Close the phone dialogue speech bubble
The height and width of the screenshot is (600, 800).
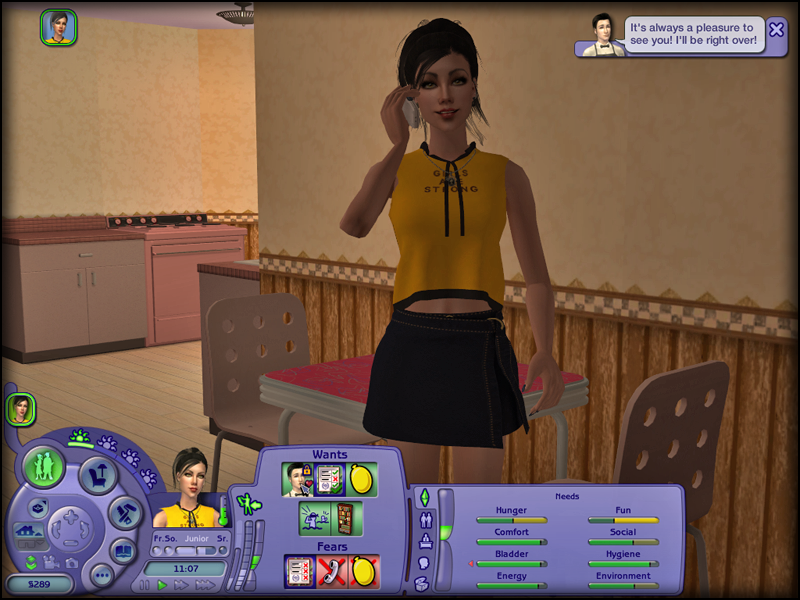coord(776,30)
